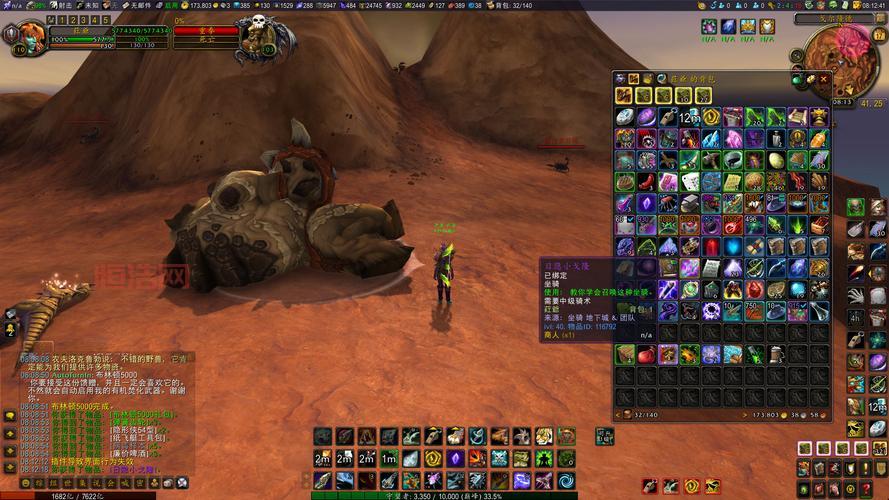Open the chat bubble button beside chat log
Screen dimensions: 889x500
coord(9,416)
